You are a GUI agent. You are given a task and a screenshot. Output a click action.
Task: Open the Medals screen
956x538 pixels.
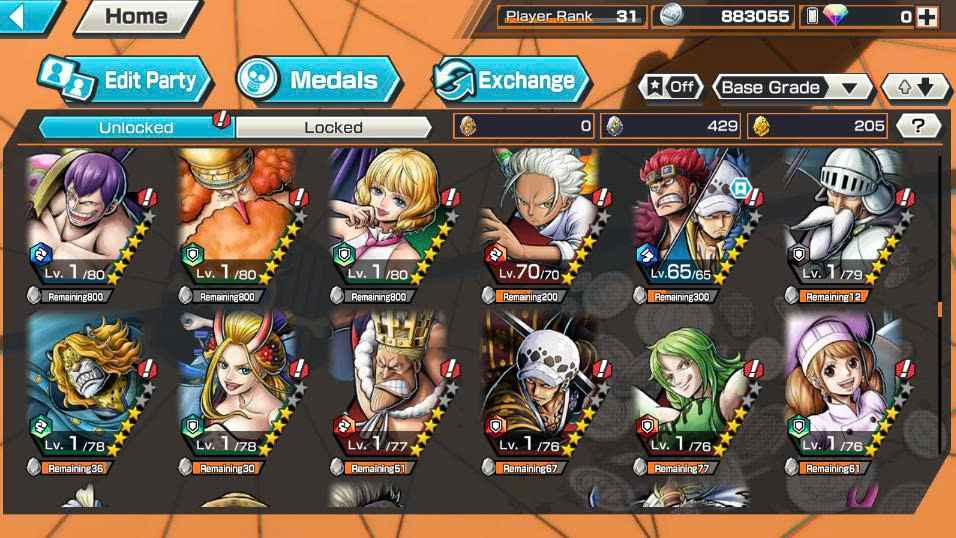pos(318,81)
